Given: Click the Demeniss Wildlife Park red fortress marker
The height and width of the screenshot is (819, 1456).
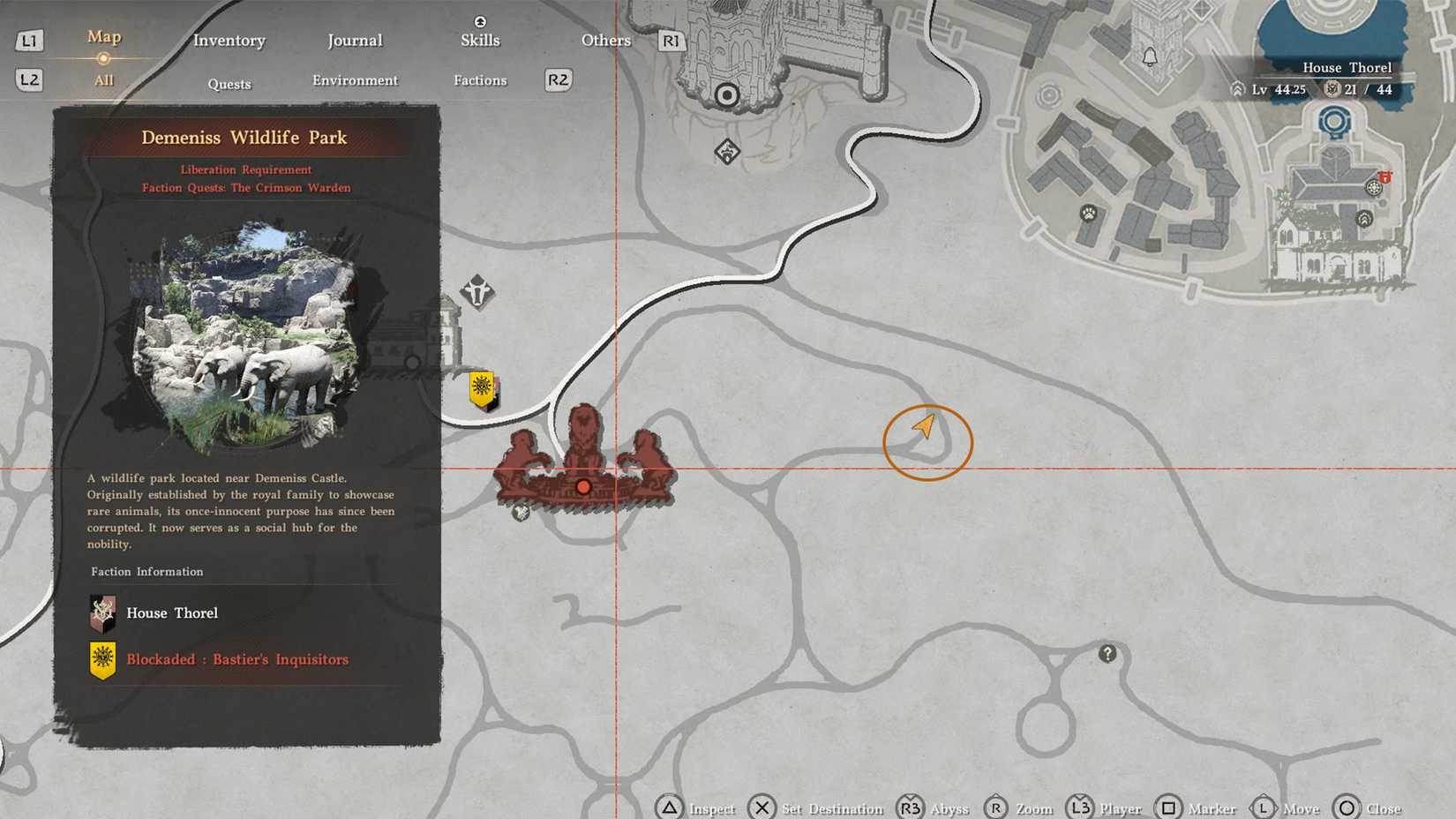Looking at the screenshot, I should [583, 485].
